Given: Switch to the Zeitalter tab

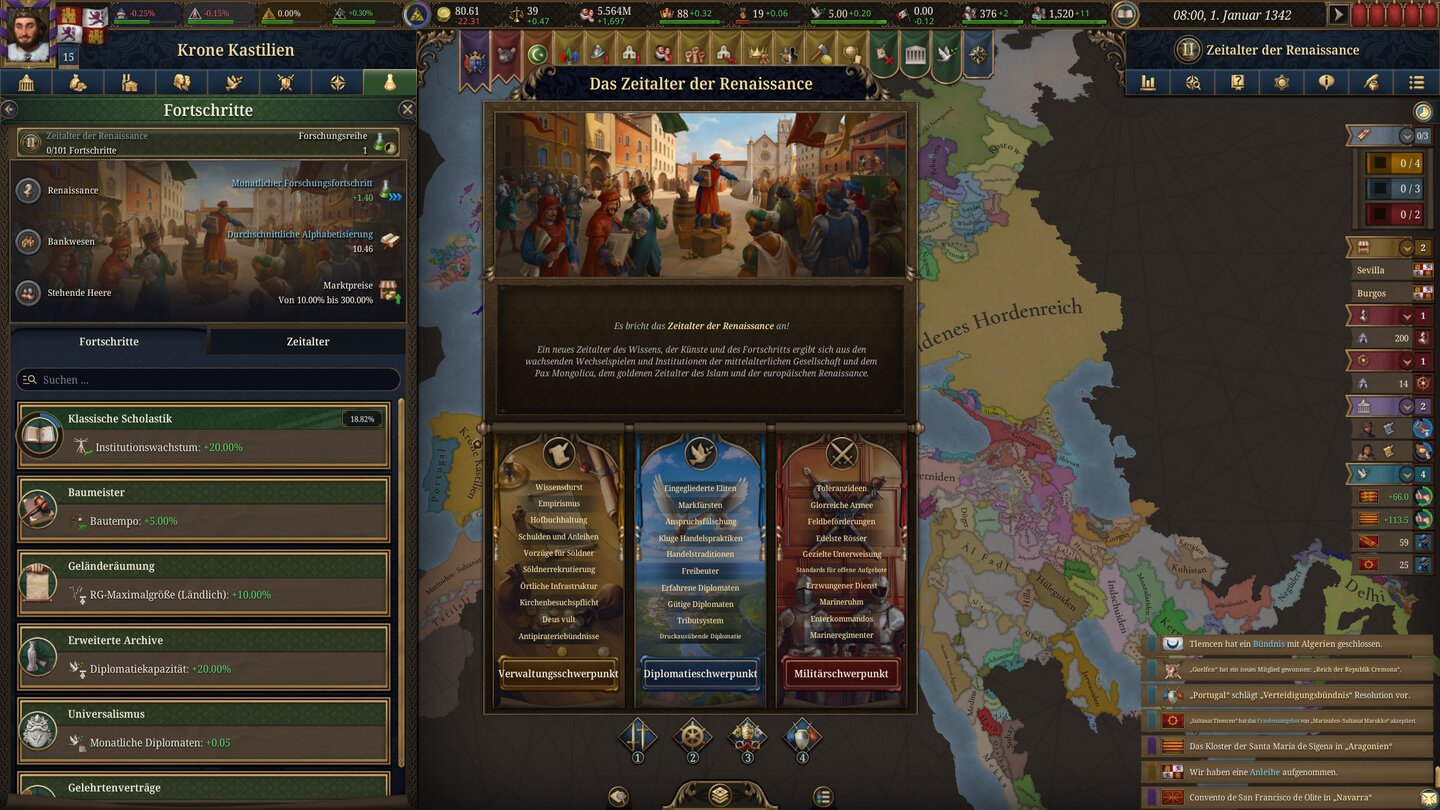Looking at the screenshot, I should coord(308,341).
